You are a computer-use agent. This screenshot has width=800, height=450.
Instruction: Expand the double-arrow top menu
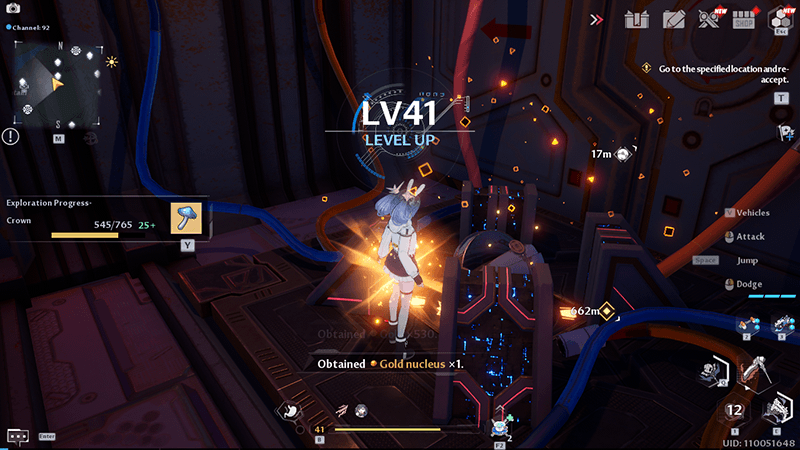(x=597, y=19)
